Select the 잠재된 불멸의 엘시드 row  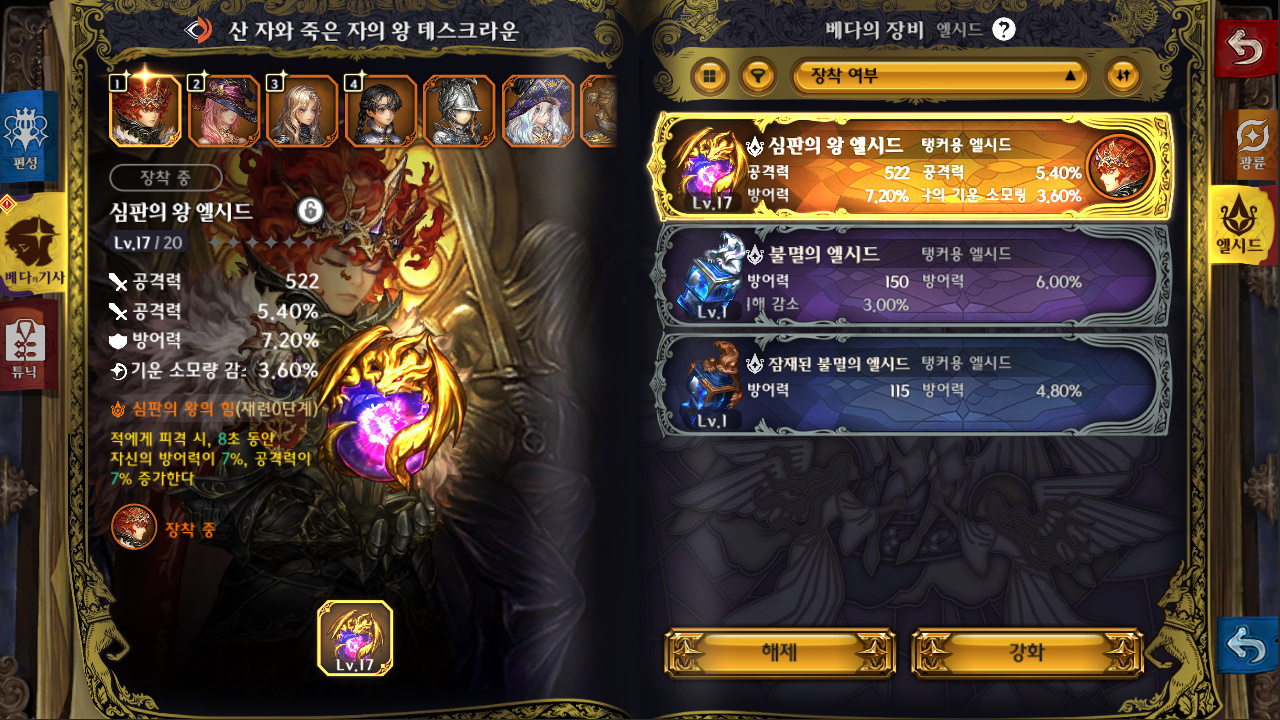pos(910,383)
